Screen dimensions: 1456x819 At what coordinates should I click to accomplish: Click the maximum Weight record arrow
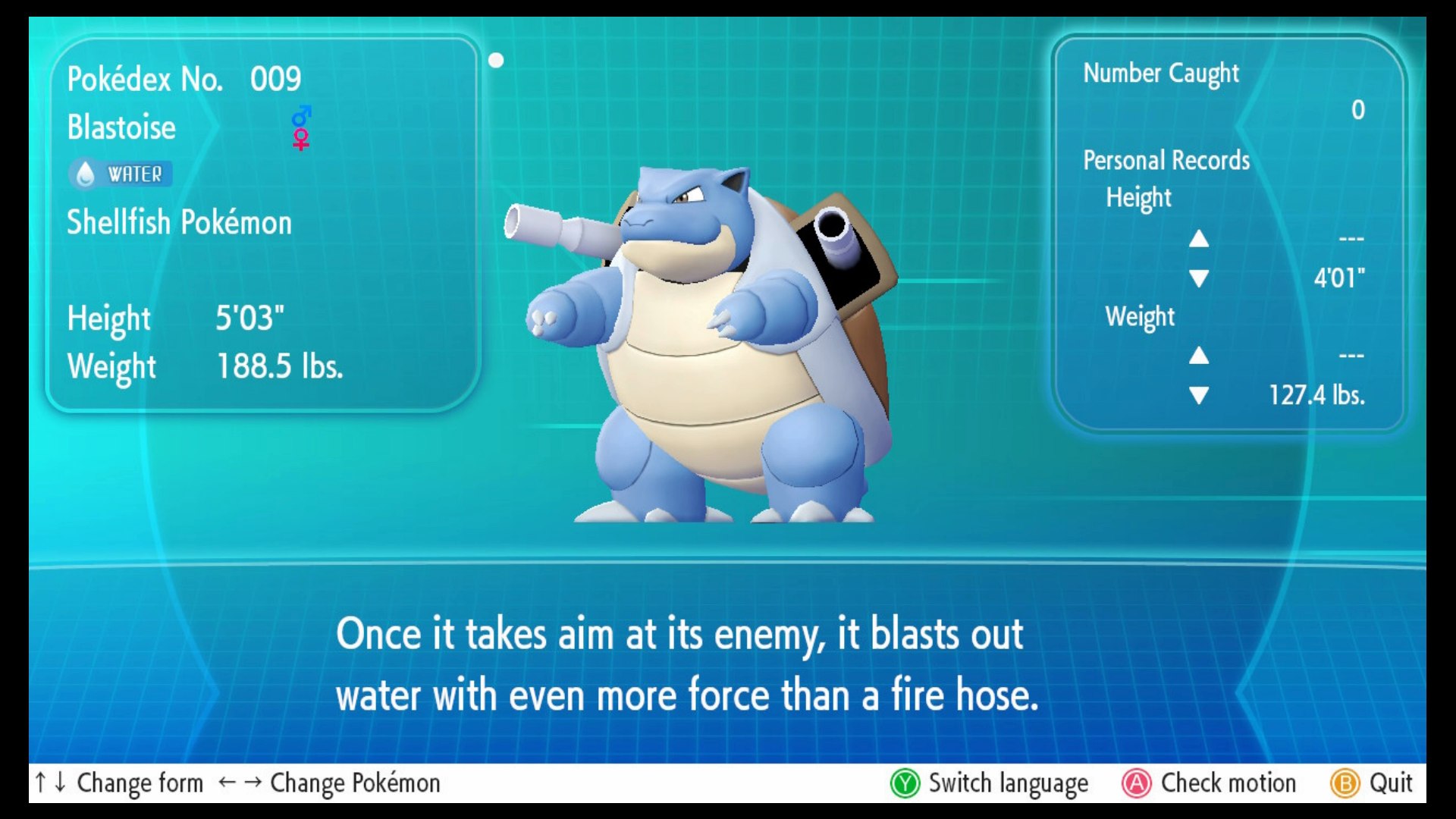coord(1198,354)
